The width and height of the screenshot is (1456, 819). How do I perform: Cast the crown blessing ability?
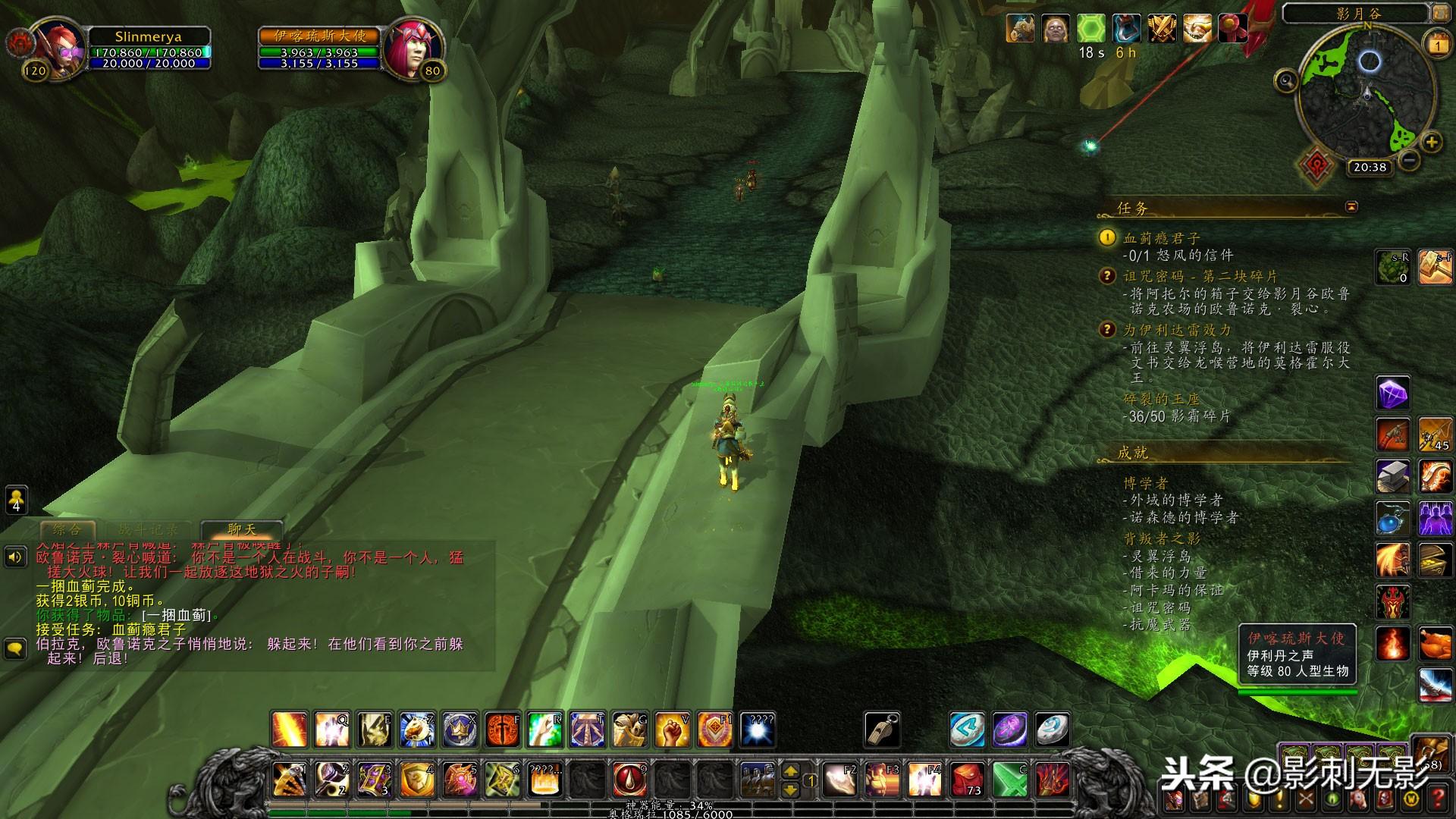460,730
